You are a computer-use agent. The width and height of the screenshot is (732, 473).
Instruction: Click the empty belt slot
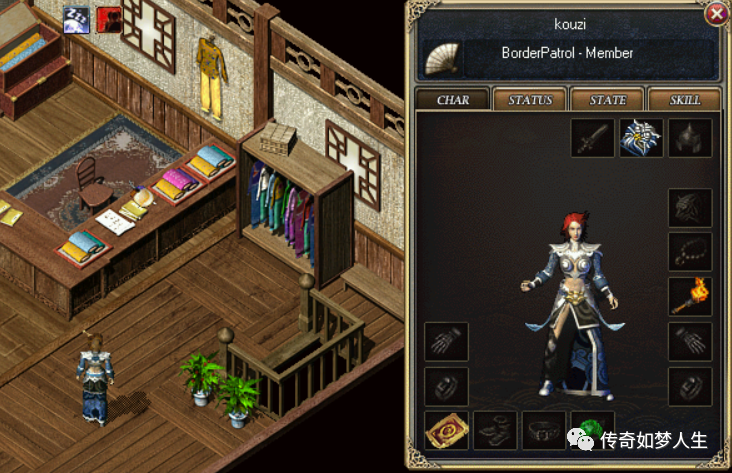point(543,431)
